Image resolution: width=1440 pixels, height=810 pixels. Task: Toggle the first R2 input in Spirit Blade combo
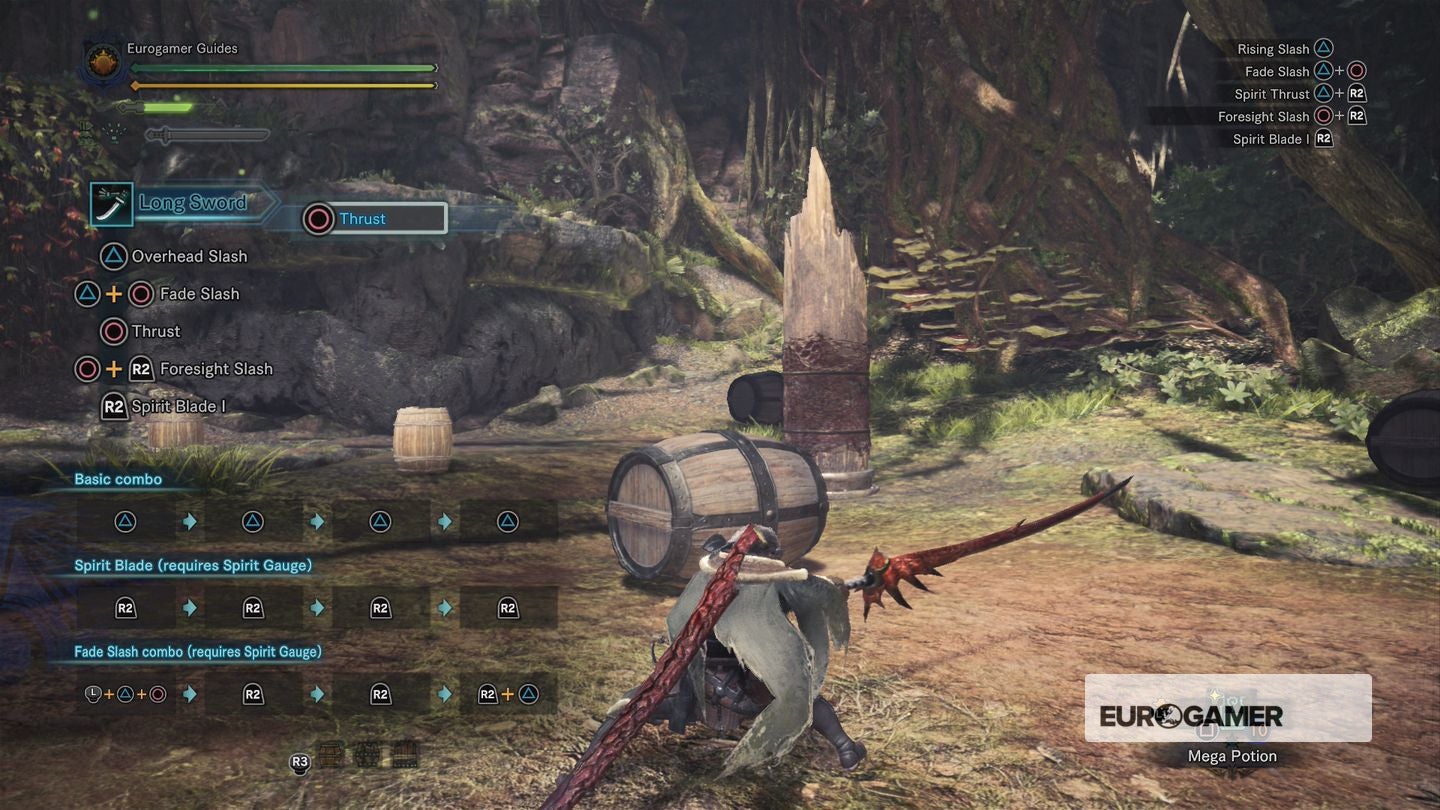click(x=125, y=607)
